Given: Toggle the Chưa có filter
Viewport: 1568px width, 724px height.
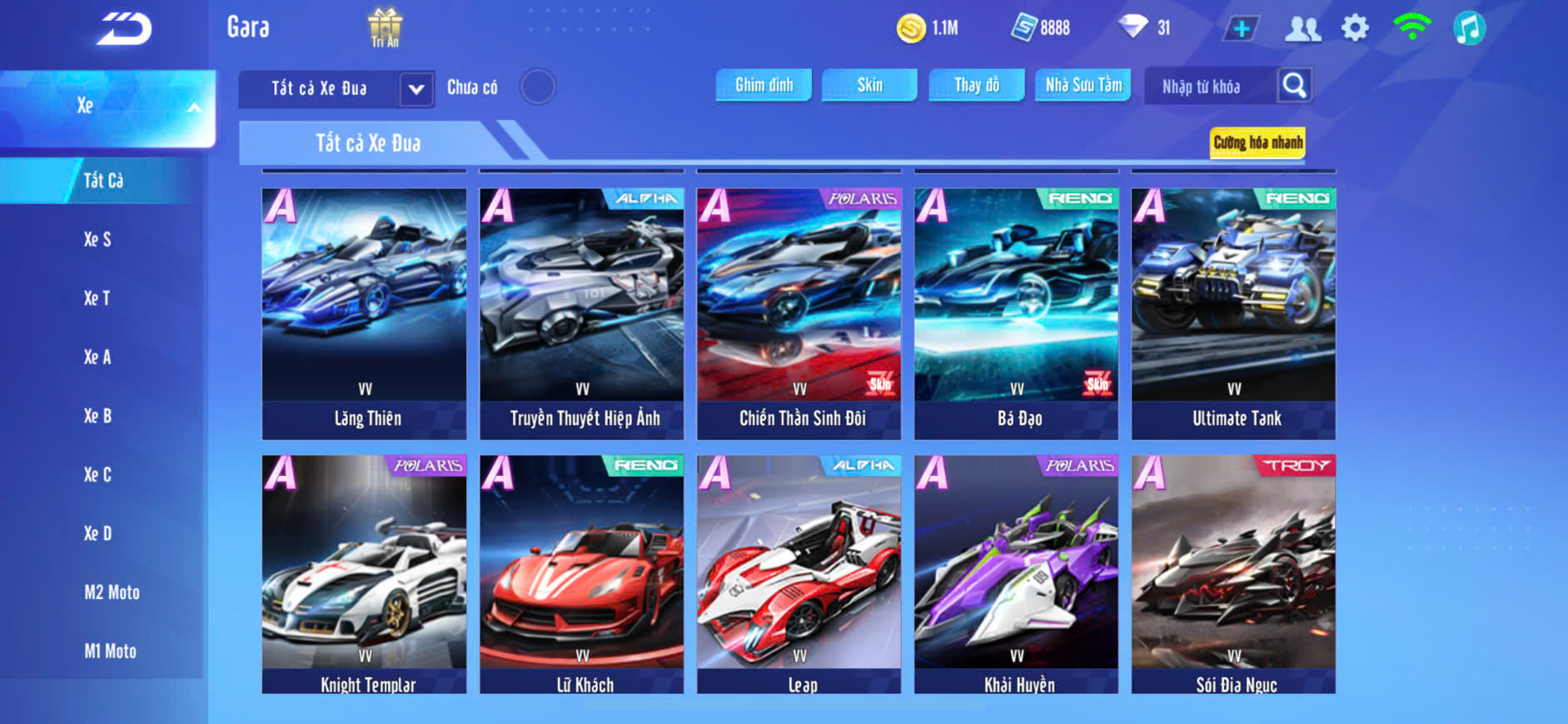Looking at the screenshot, I should click(x=538, y=87).
